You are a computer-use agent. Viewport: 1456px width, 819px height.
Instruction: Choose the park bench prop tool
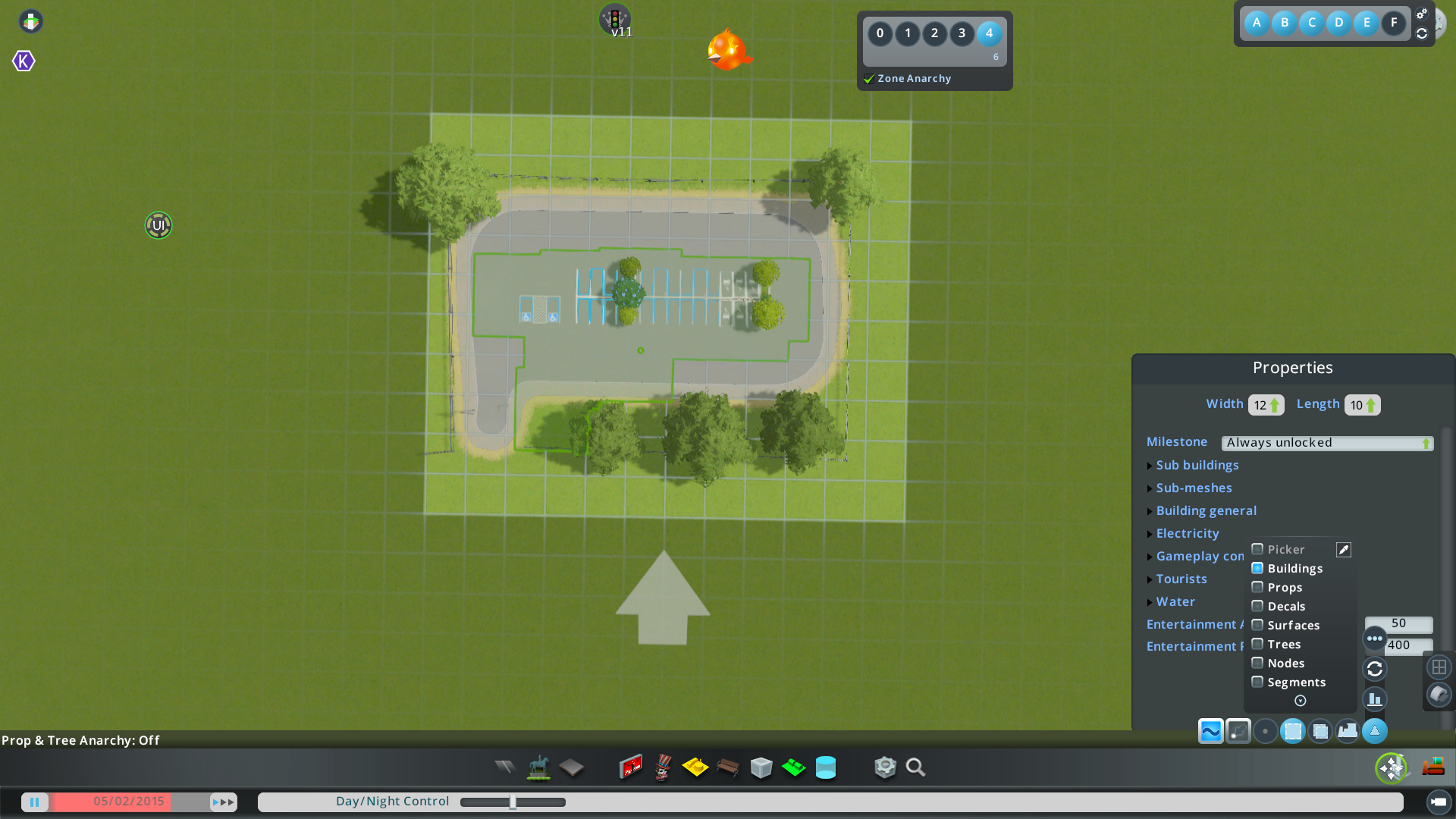tap(728, 767)
